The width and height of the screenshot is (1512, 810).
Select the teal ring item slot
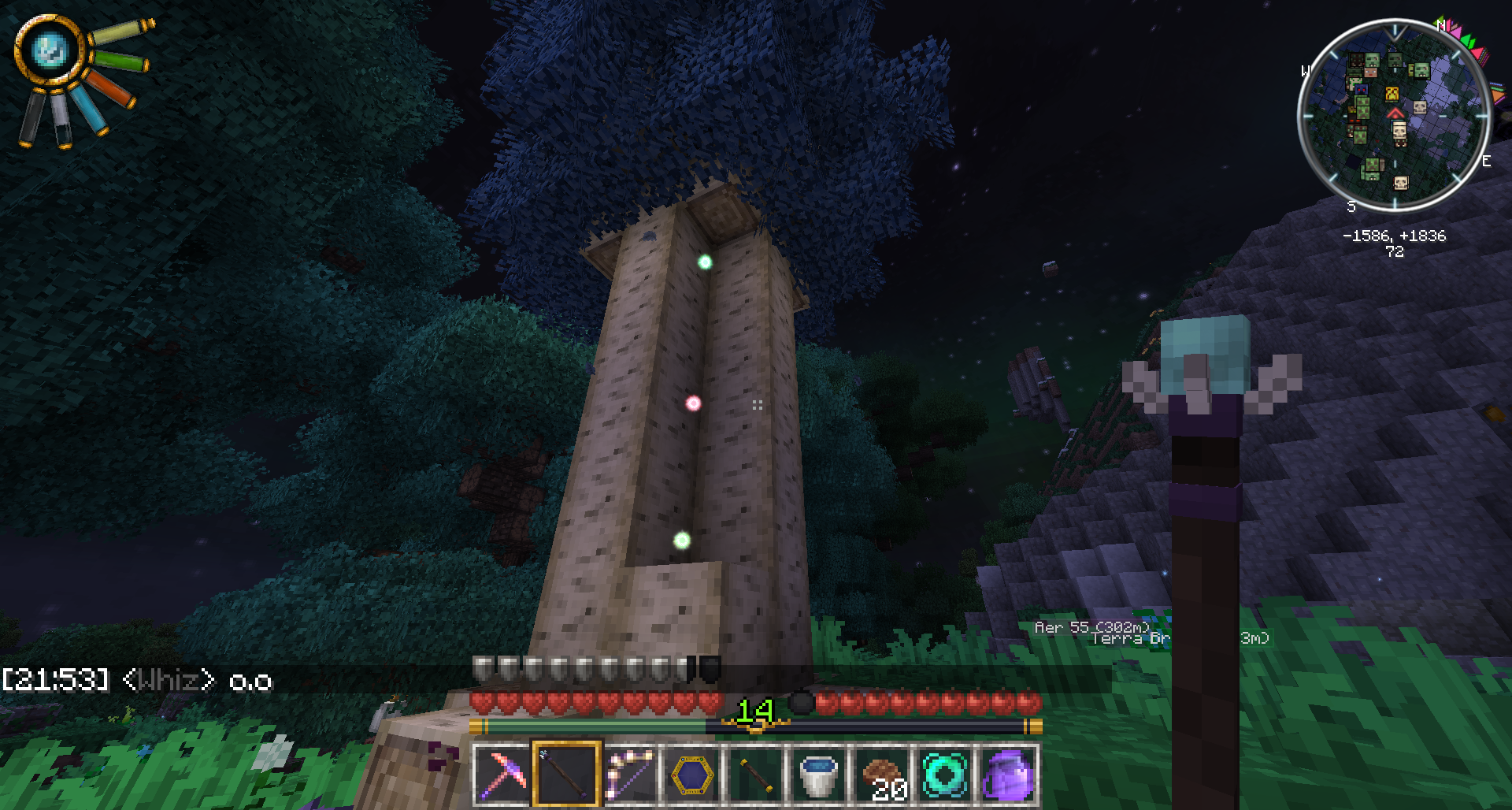945,775
